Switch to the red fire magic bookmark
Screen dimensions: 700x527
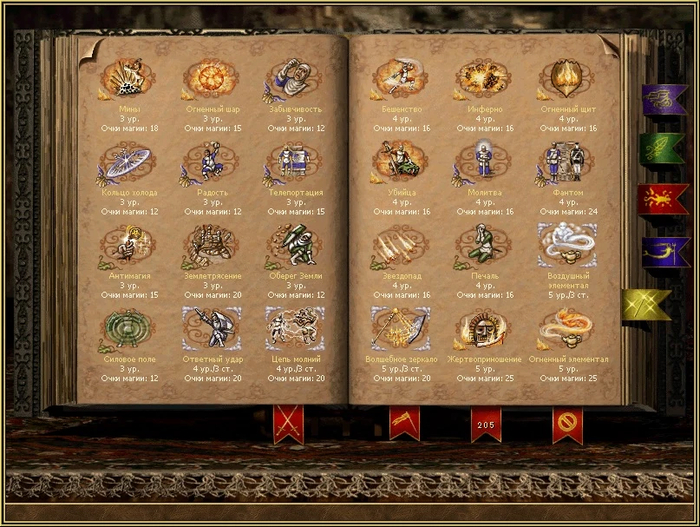click(x=663, y=198)
